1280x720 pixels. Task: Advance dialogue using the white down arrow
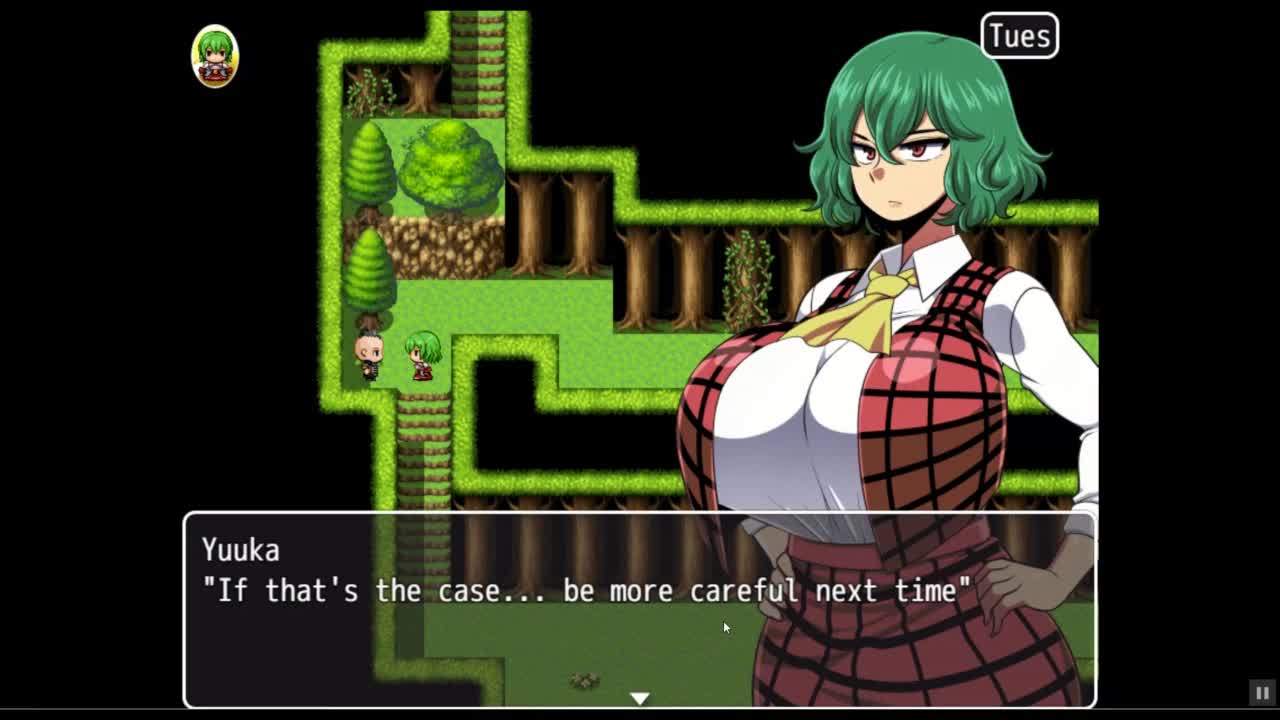[x=639, y=698]
